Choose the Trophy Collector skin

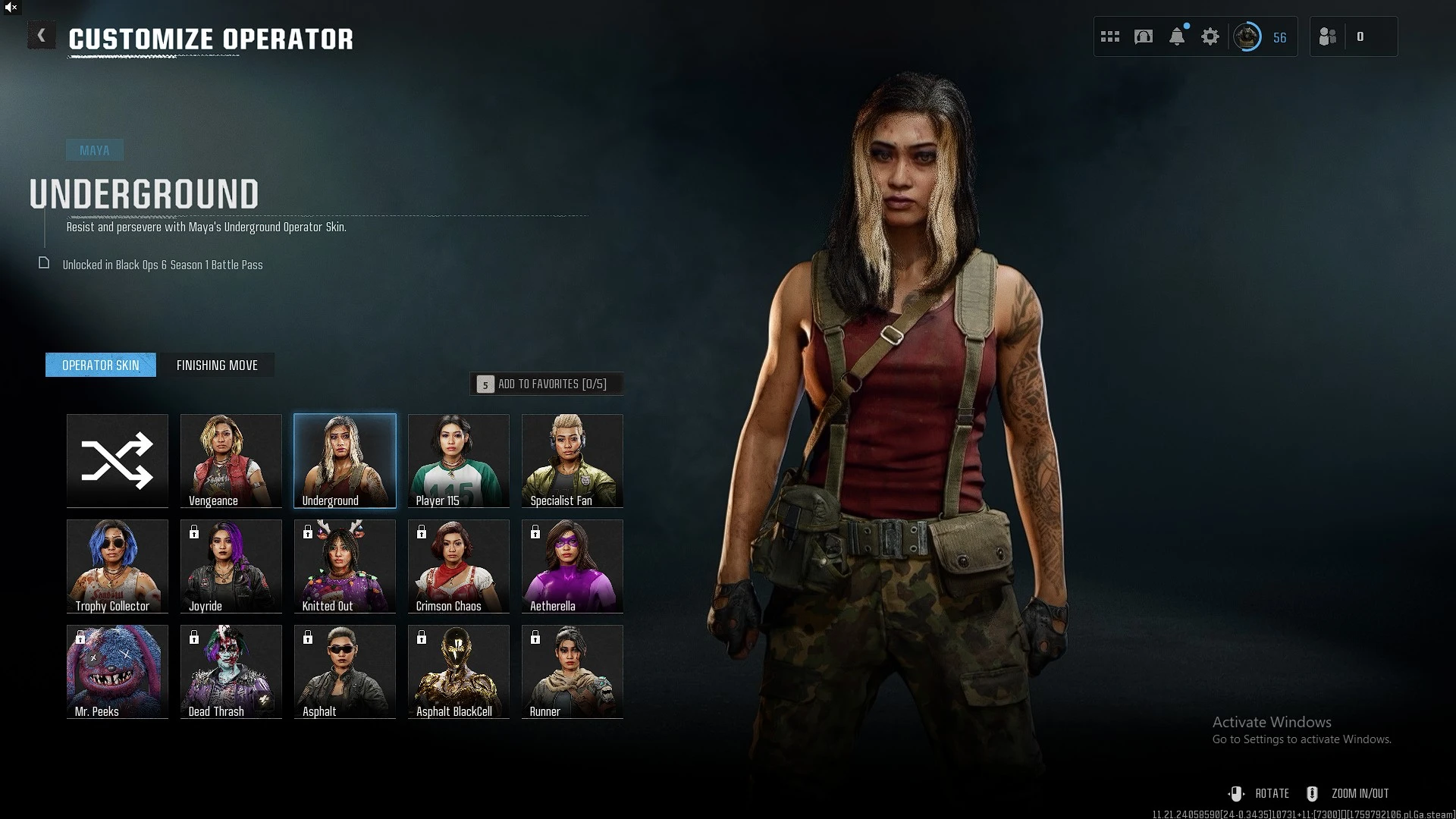tap(118, 566)
